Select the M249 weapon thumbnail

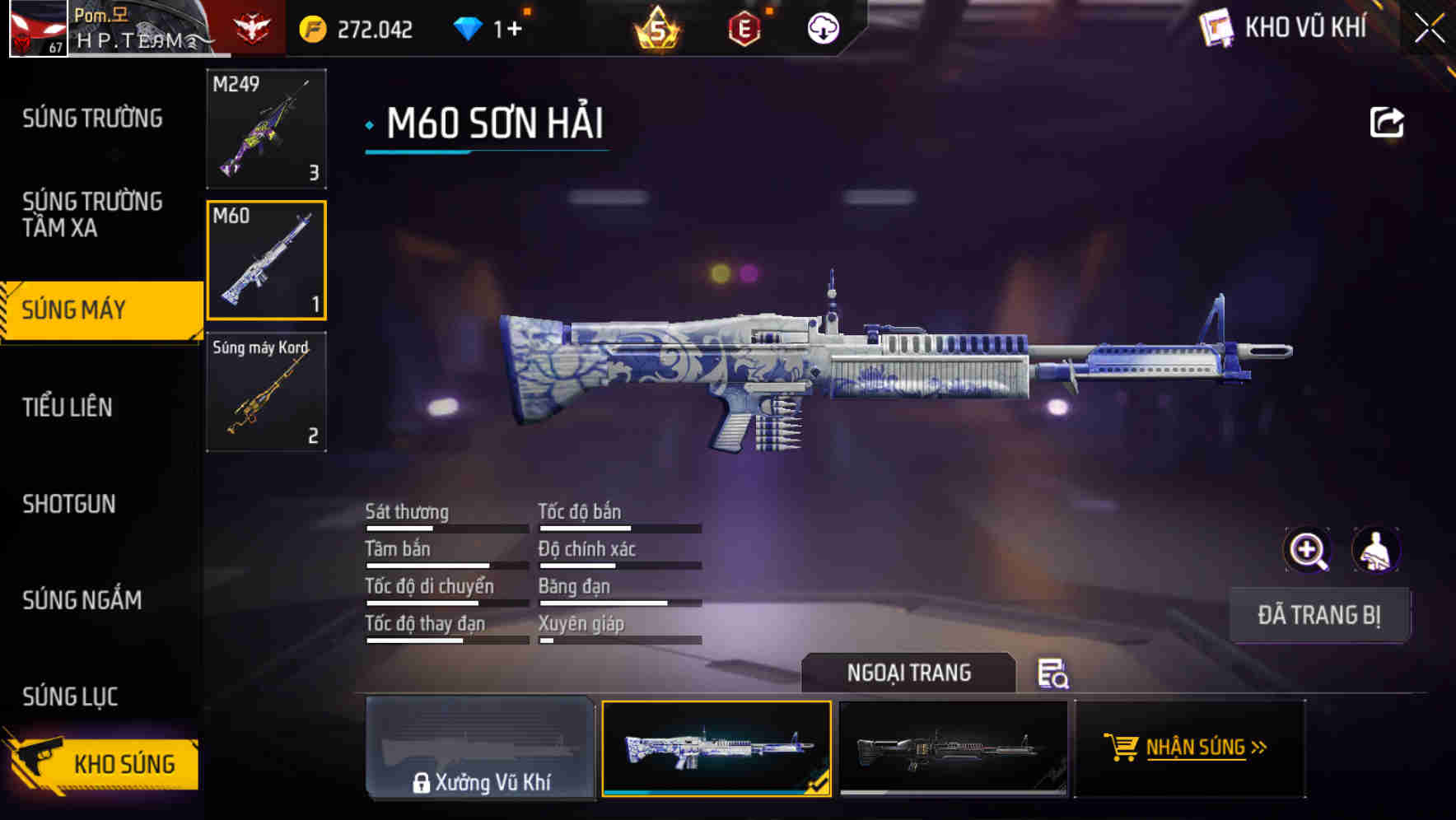coord(265,129)
